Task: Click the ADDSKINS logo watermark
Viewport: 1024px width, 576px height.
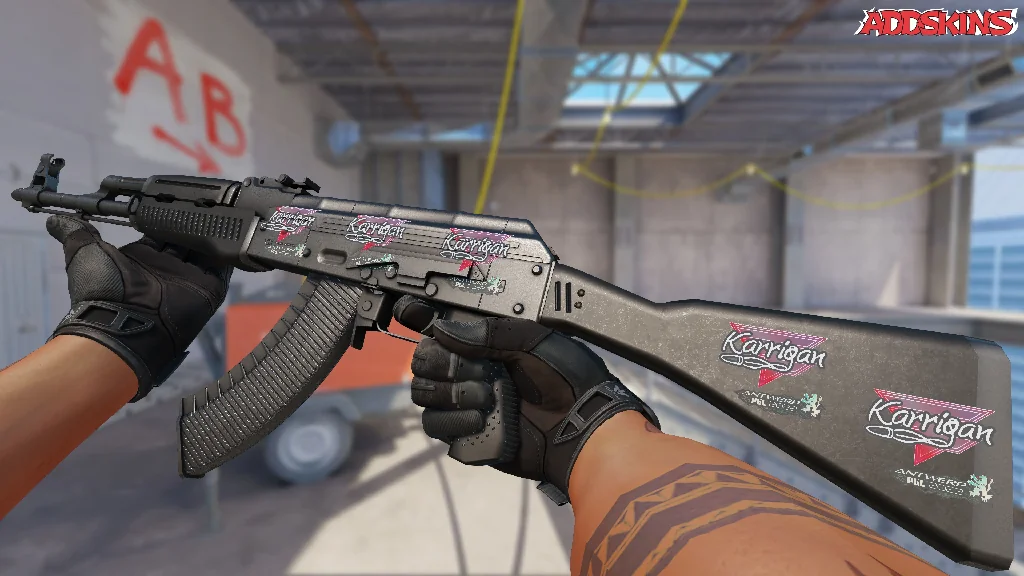Action: tap(936, 23)
